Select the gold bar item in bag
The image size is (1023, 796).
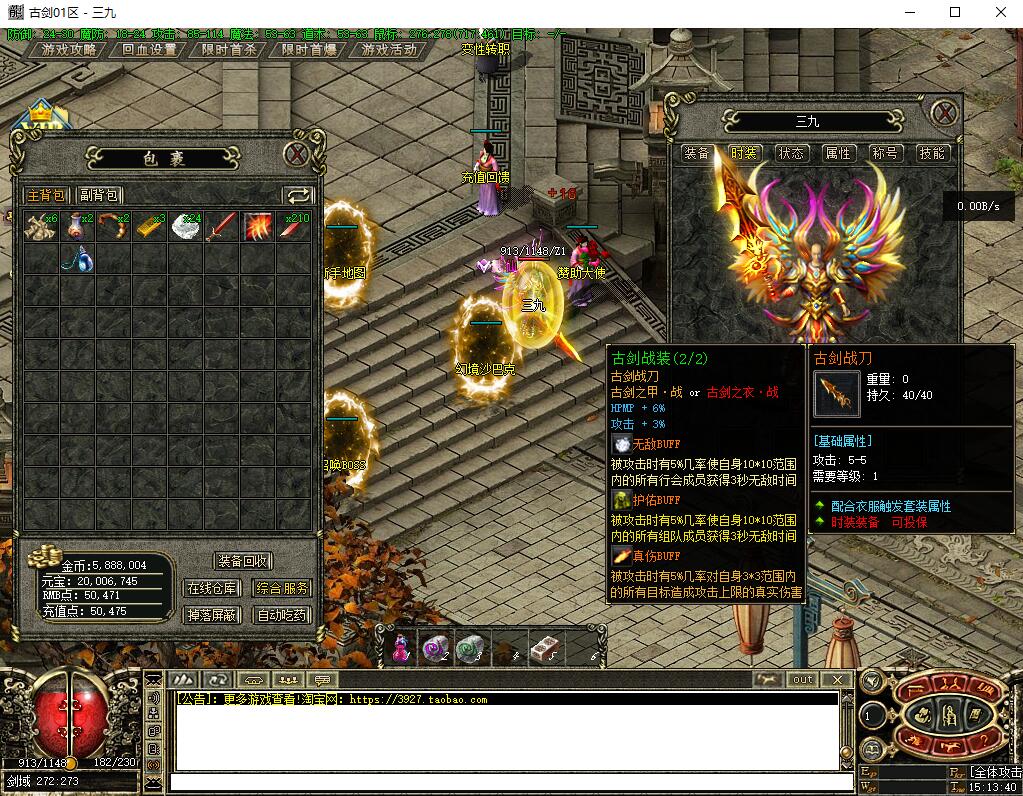pyautogui.click(x=150, y=227)
